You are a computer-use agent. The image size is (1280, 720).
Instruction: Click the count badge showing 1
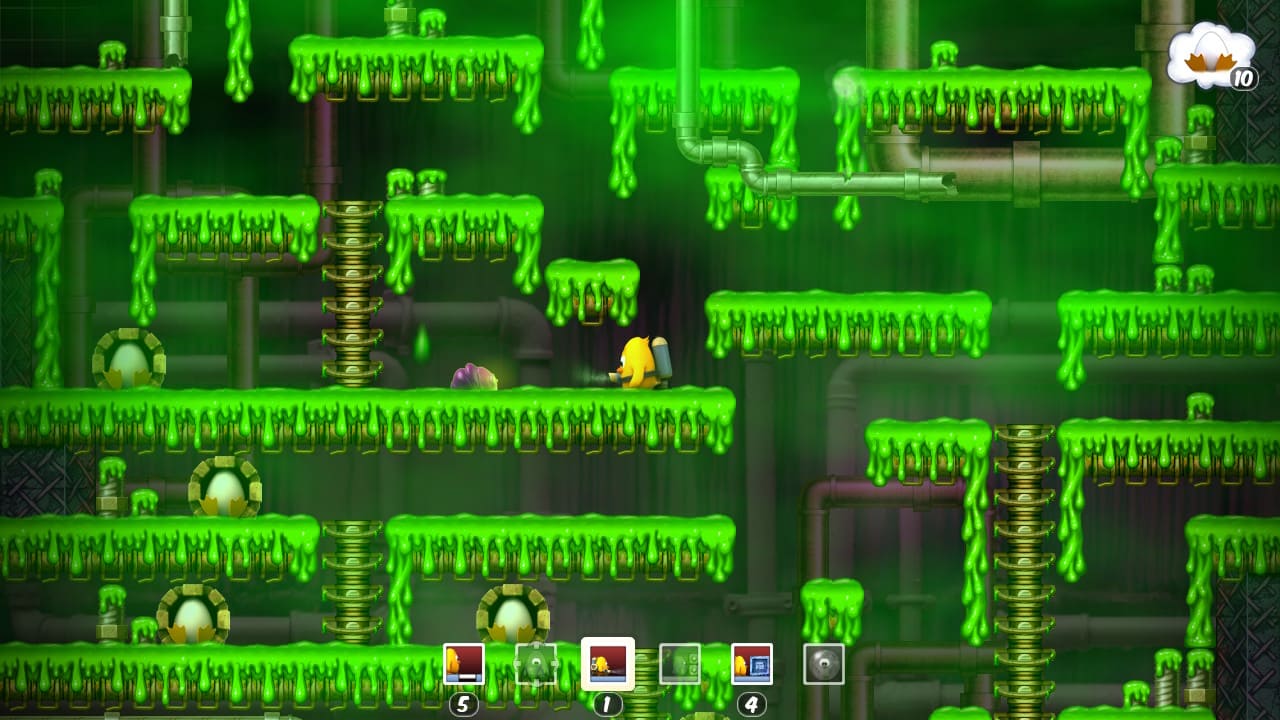coord(607,704)
